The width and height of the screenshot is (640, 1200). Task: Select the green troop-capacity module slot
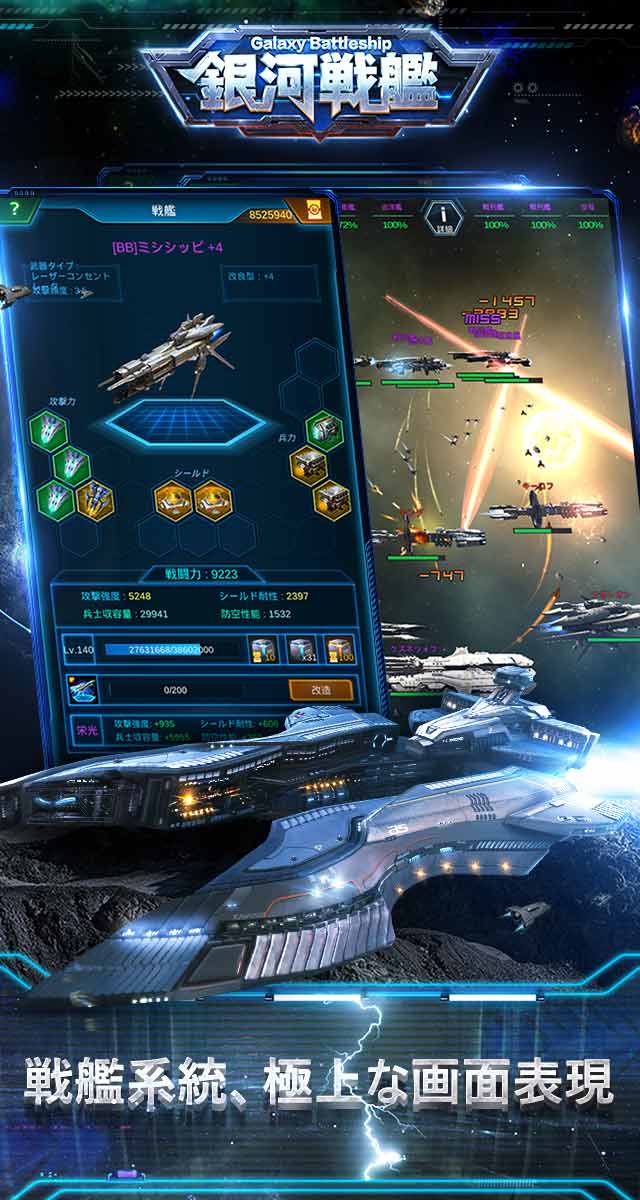[324, 430]
